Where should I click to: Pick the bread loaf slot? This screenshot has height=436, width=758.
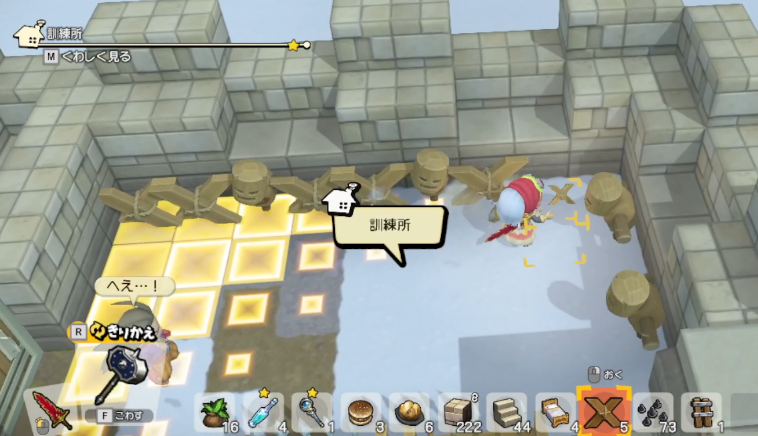click(407, 412)
